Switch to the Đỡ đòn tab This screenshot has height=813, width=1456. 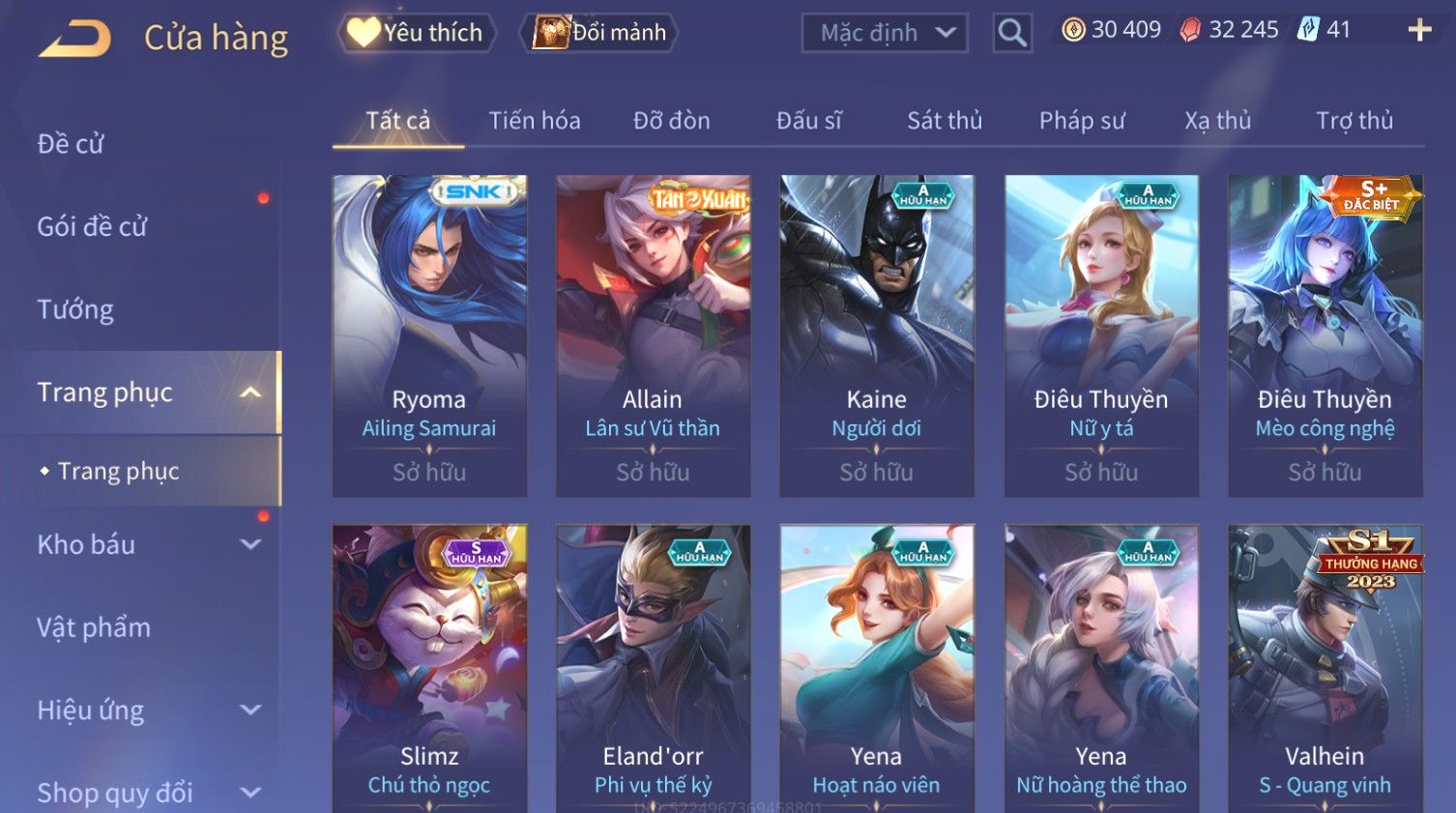click(672, 121)
